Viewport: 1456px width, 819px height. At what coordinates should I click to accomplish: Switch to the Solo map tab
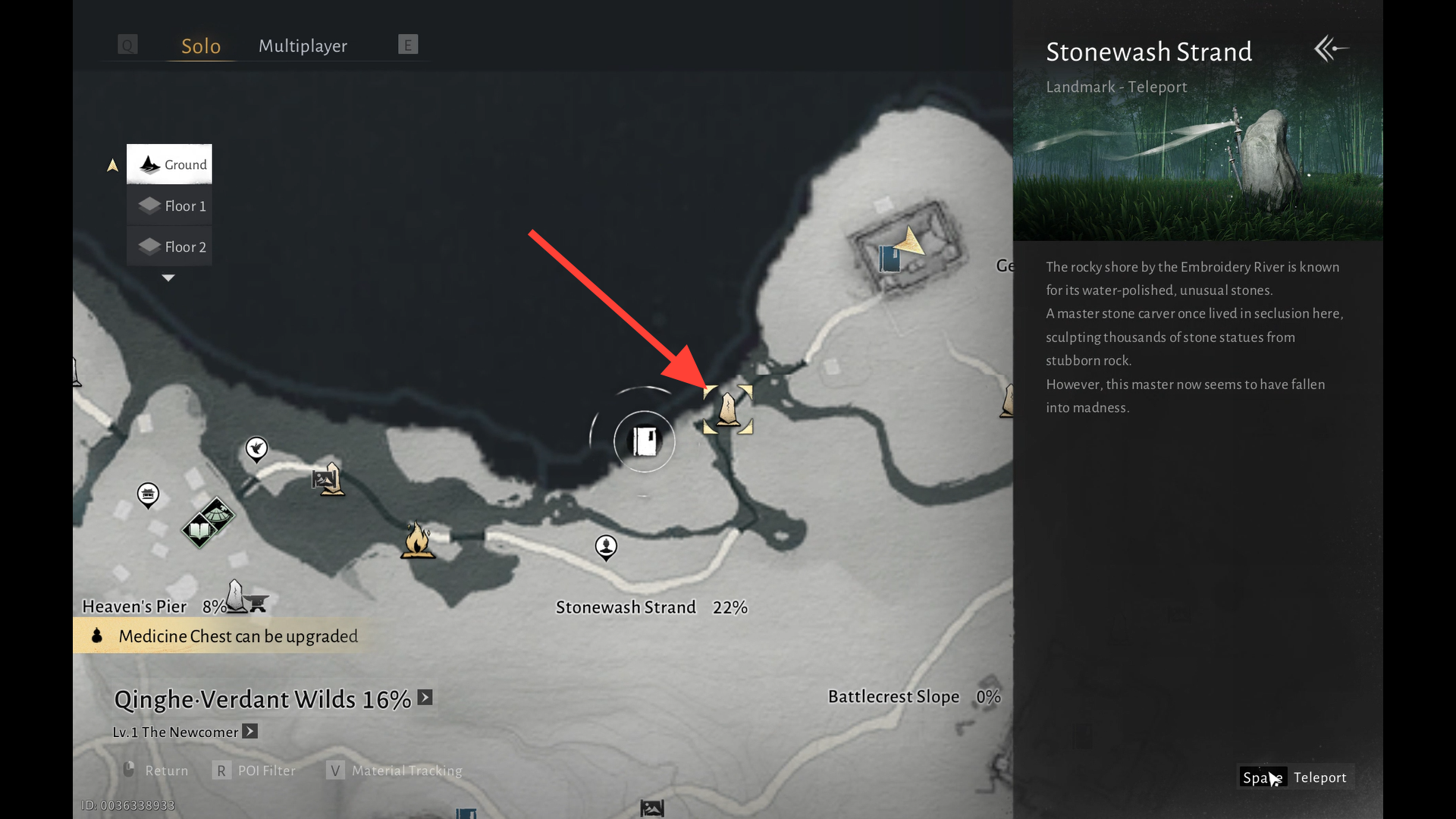[x=200, y=46]
